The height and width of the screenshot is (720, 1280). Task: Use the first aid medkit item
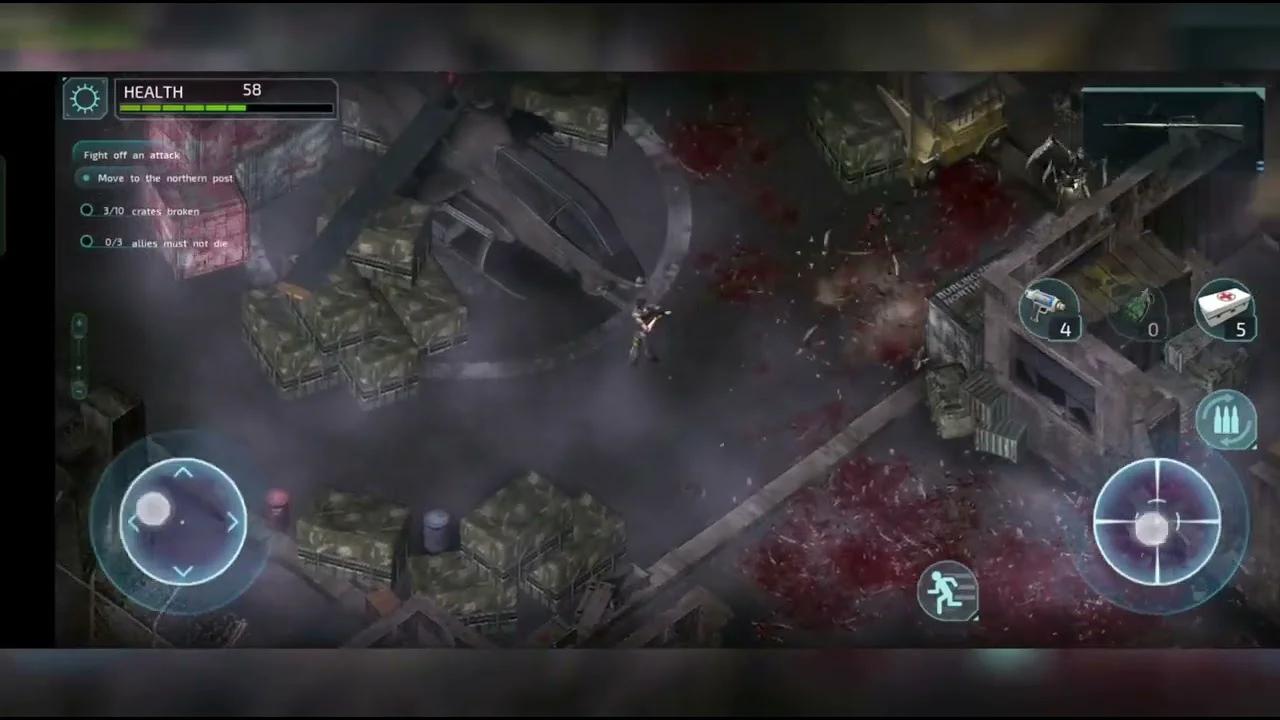click(1226, 310)
